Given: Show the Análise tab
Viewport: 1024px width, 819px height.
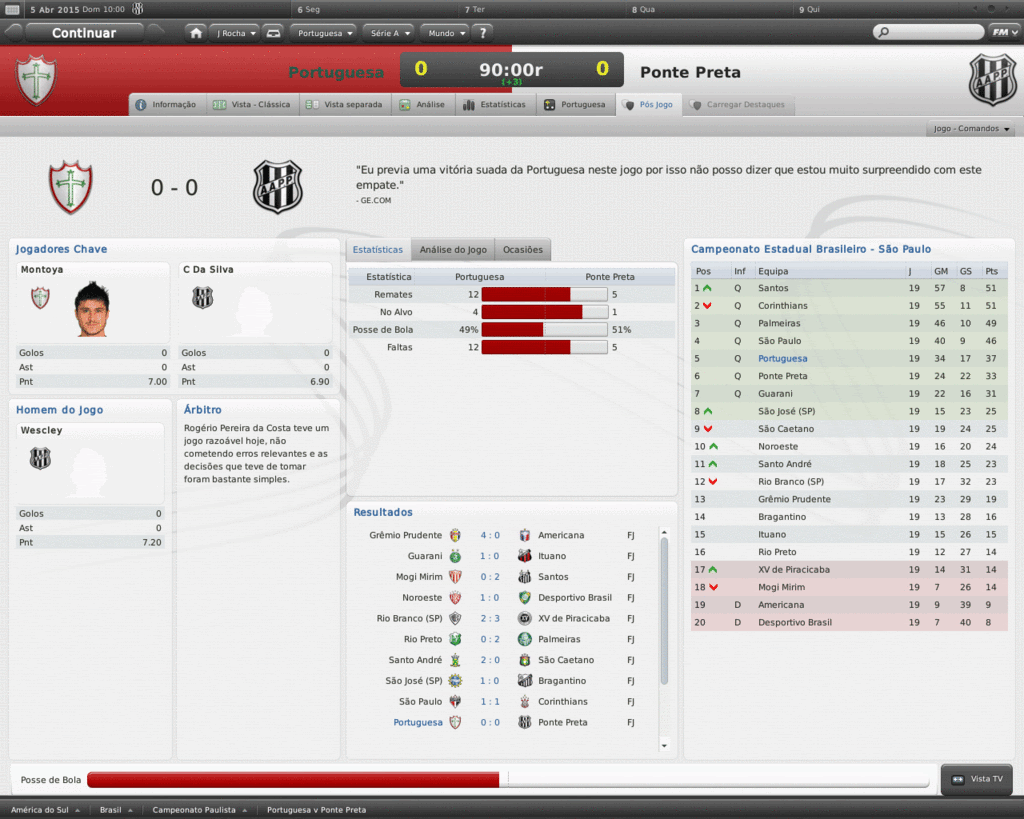Looking at the screenshot, I should (423, 104).
